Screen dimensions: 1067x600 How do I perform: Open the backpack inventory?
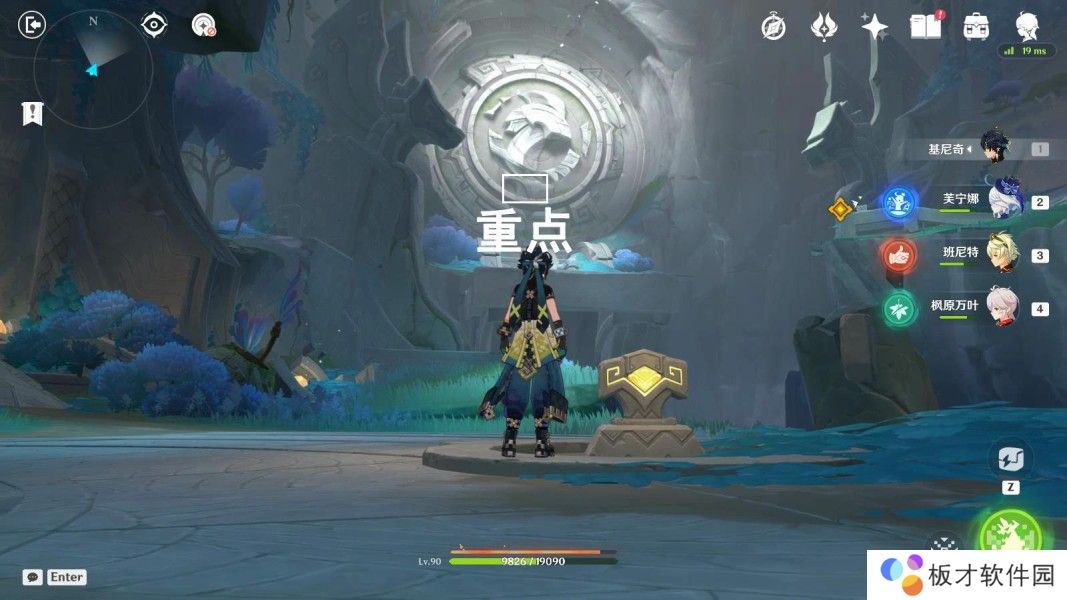coord(976,27)
